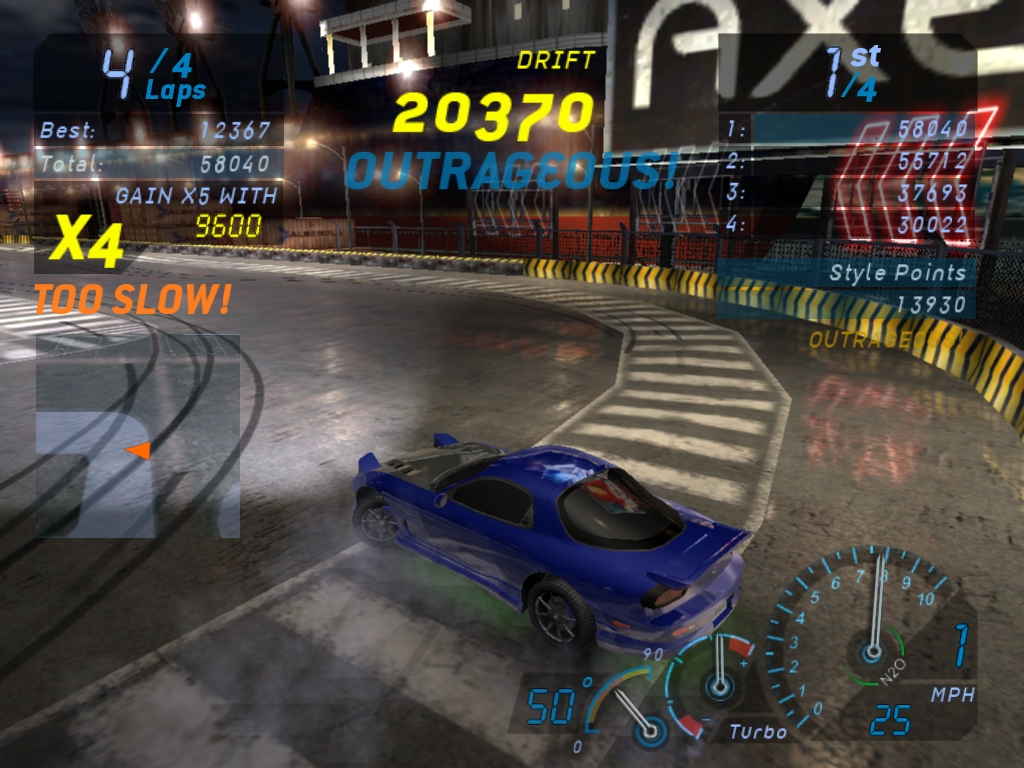
Task: Select the first-place leaderboard row with 58040
Action: [x=848, y=129]
